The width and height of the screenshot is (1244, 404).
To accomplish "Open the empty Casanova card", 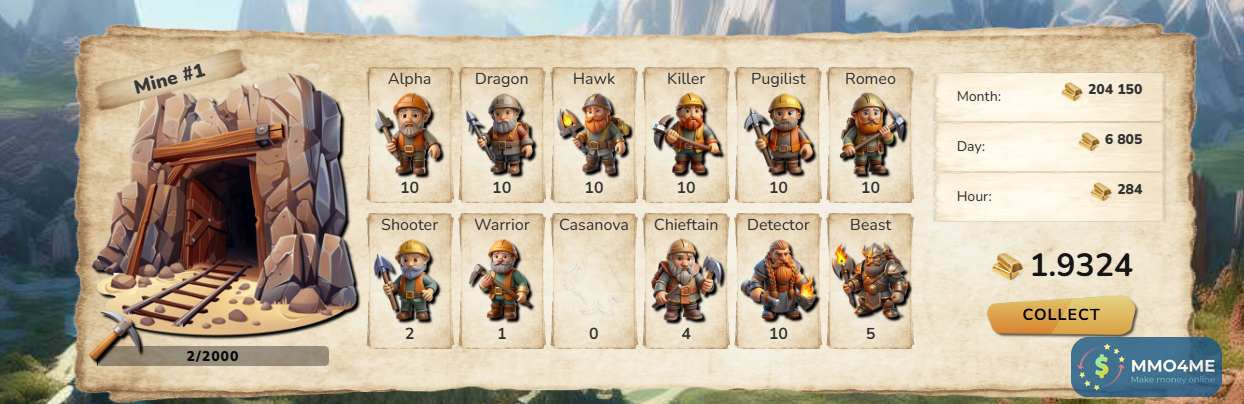I will pos(594,280).
